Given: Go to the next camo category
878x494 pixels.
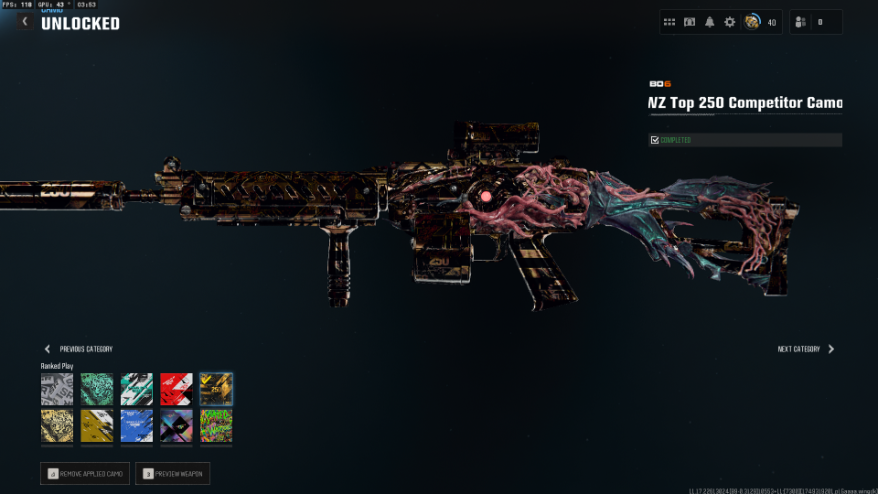Looking at the screenshot, I should tap(831, 349).
